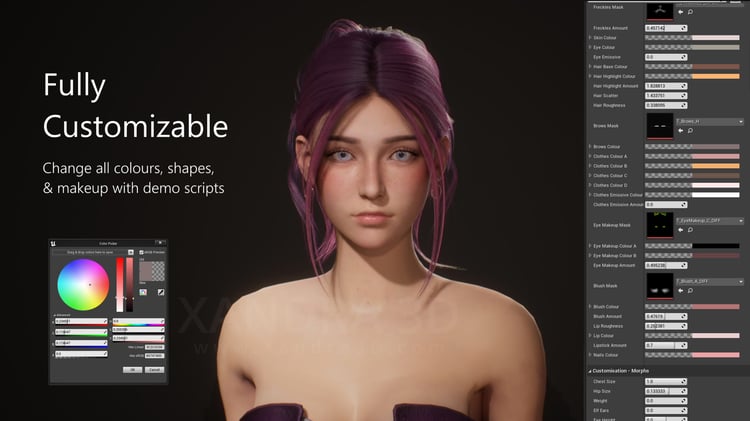
Task: Click the Brows Mask thumbnail
Action: coord(659,125)
